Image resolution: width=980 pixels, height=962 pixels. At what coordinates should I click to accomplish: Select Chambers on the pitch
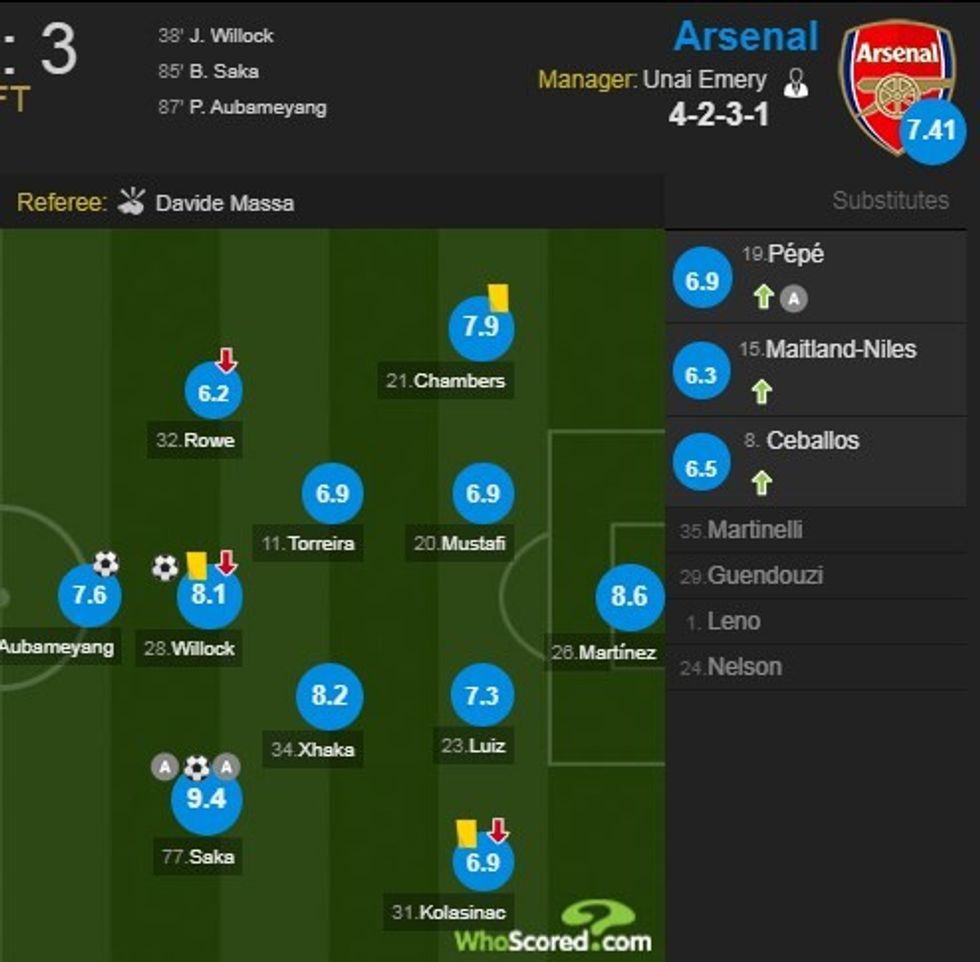tap(481, 328)
